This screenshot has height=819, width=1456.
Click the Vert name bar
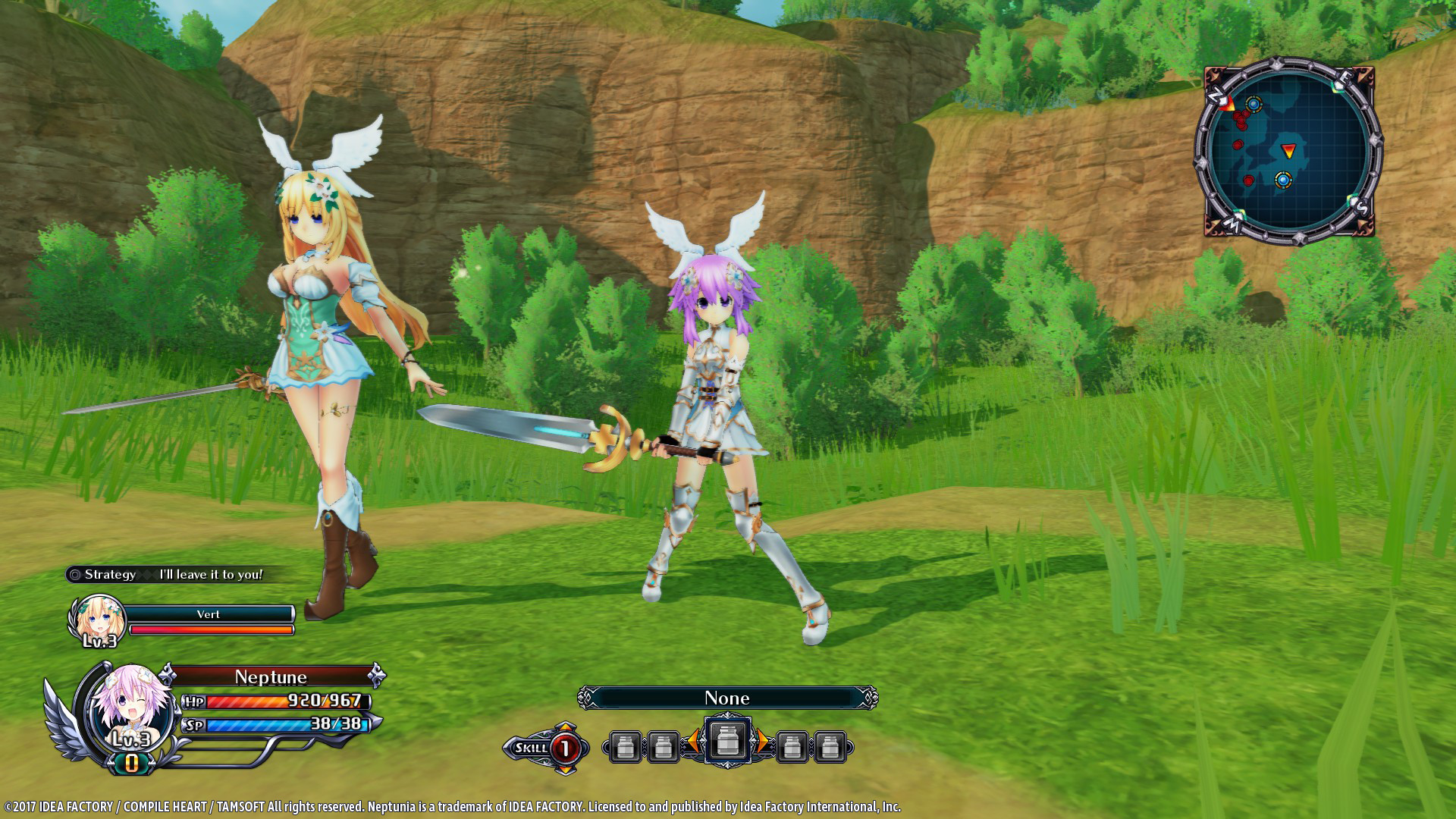tap(211, 614)
